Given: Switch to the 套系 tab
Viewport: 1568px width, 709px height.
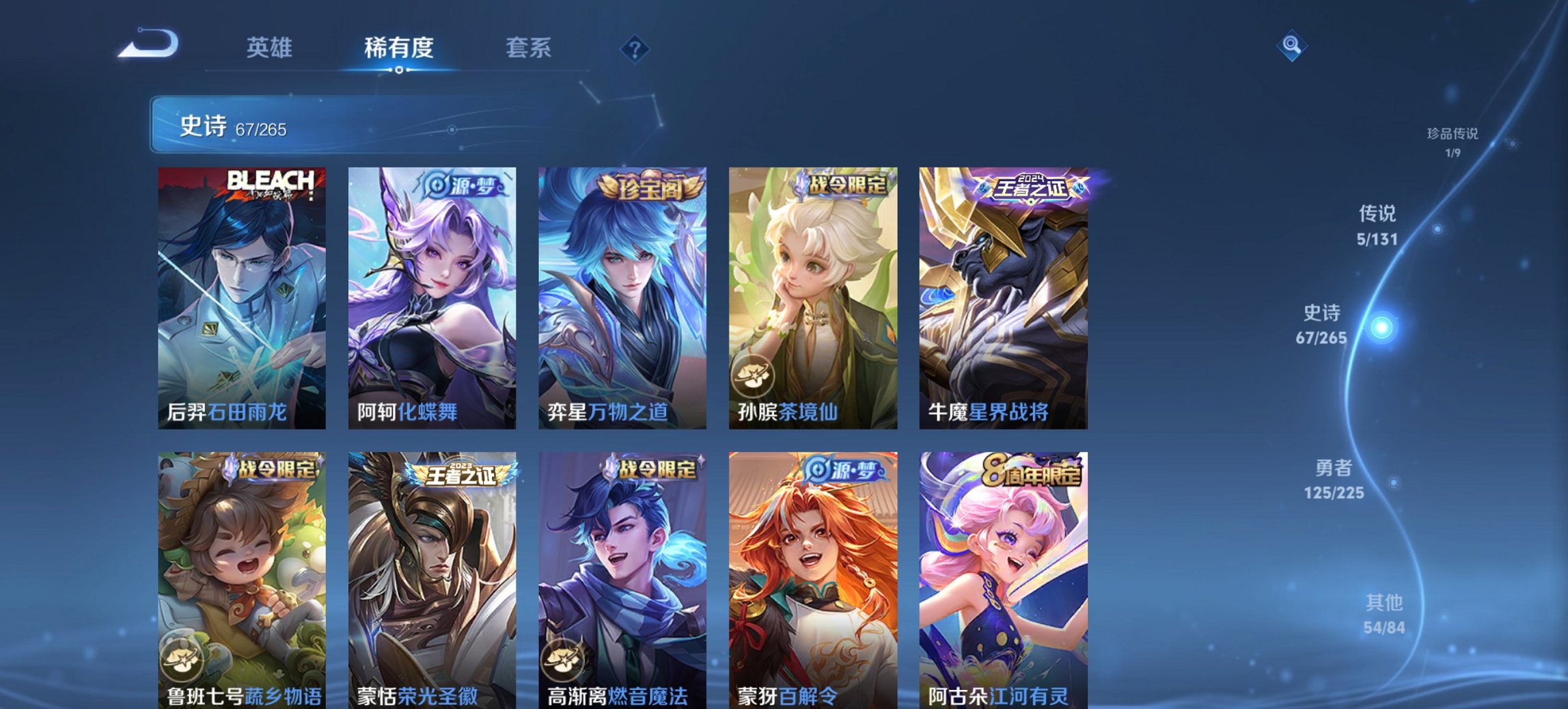Looking at the screenshot, I should coord(529,48).
